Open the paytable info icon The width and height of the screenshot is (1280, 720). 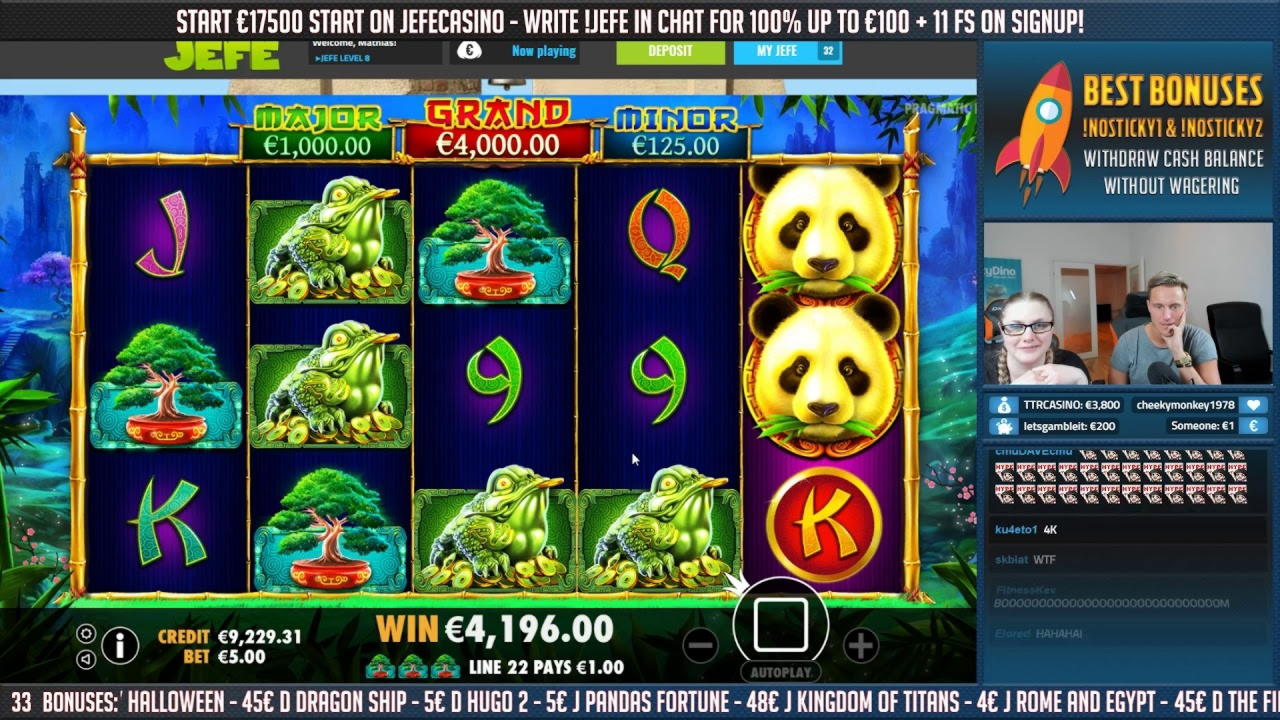point(120,644)
